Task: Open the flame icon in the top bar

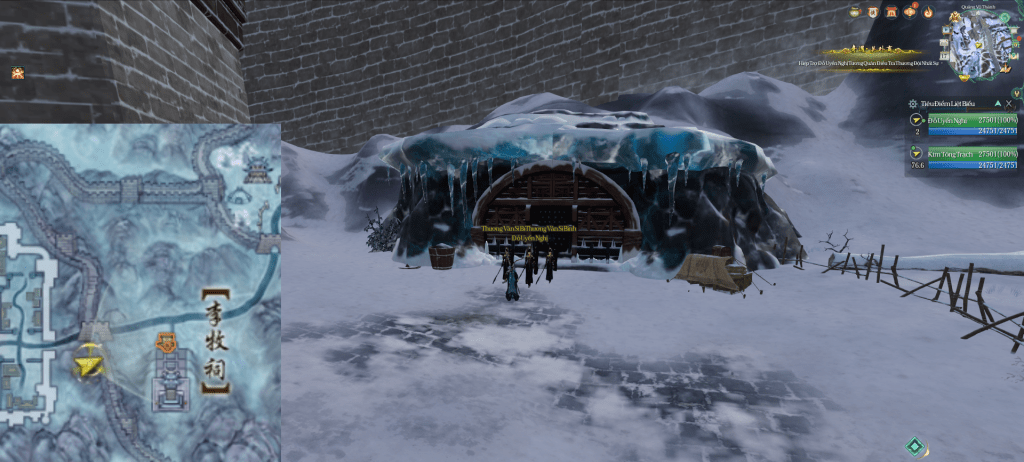Action: pos(928,12)
